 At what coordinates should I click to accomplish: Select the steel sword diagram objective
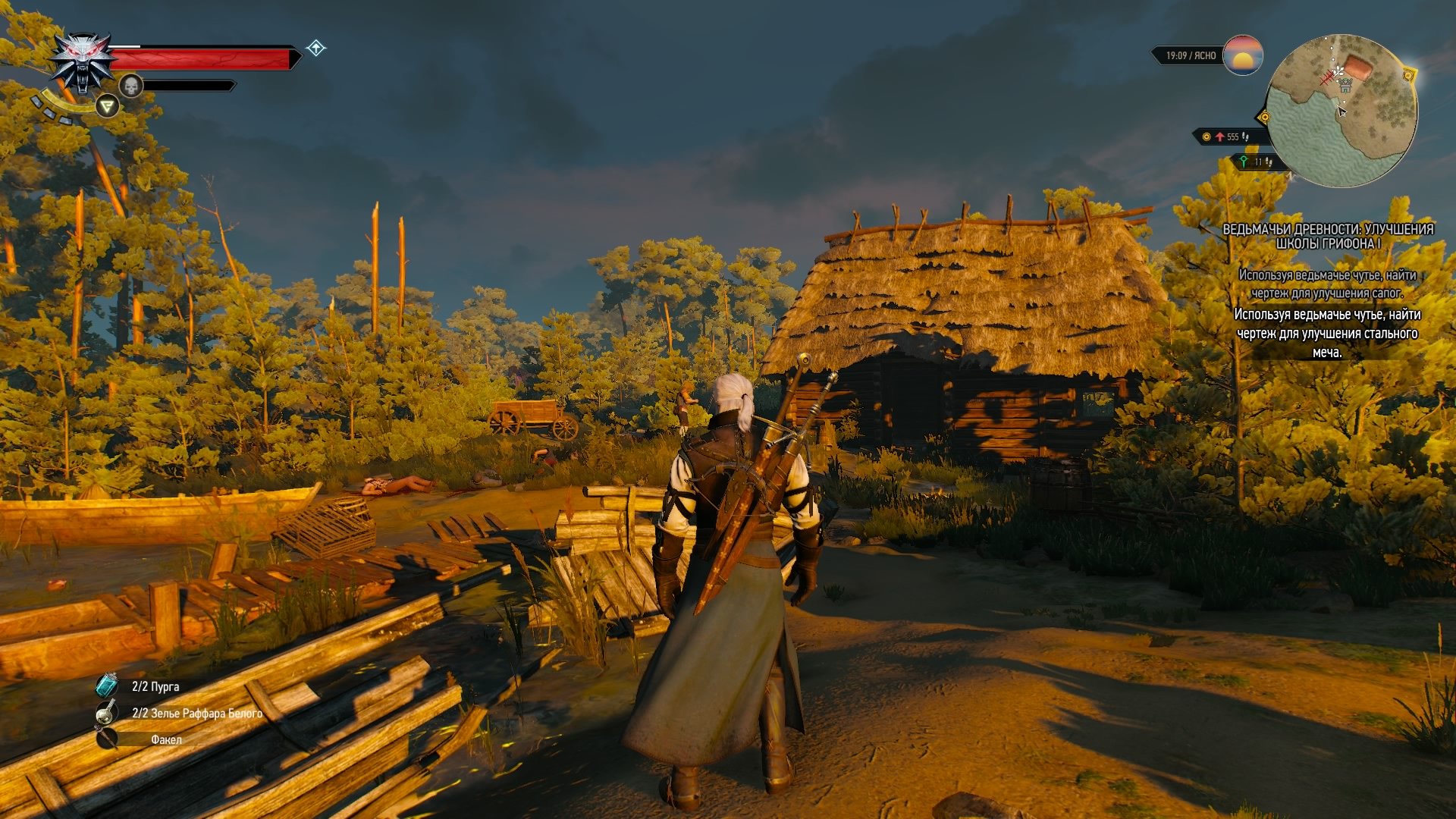(1327, 333)
